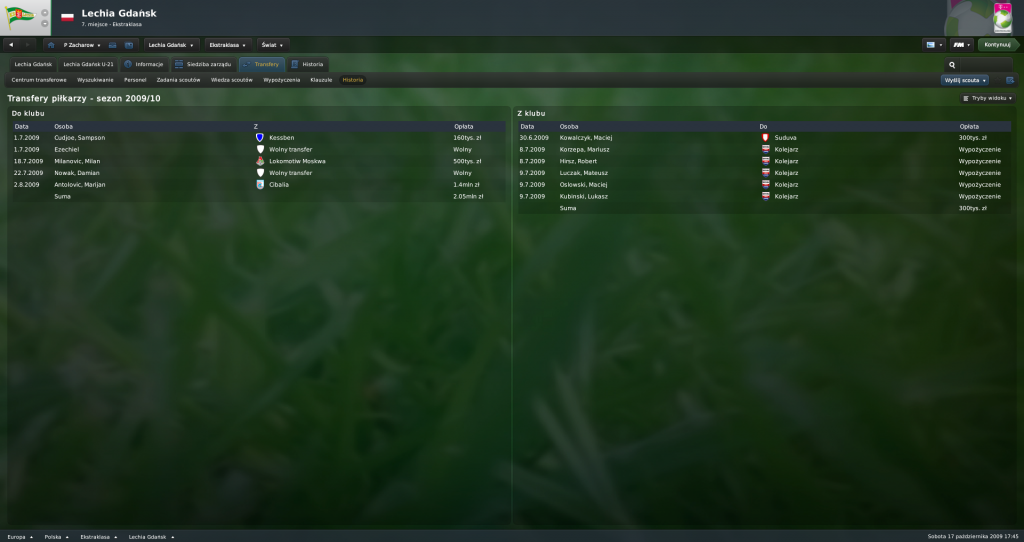Screen dimensions: 1024x542
Task: Open the Świat world dropdown
Action: (272, 45)
